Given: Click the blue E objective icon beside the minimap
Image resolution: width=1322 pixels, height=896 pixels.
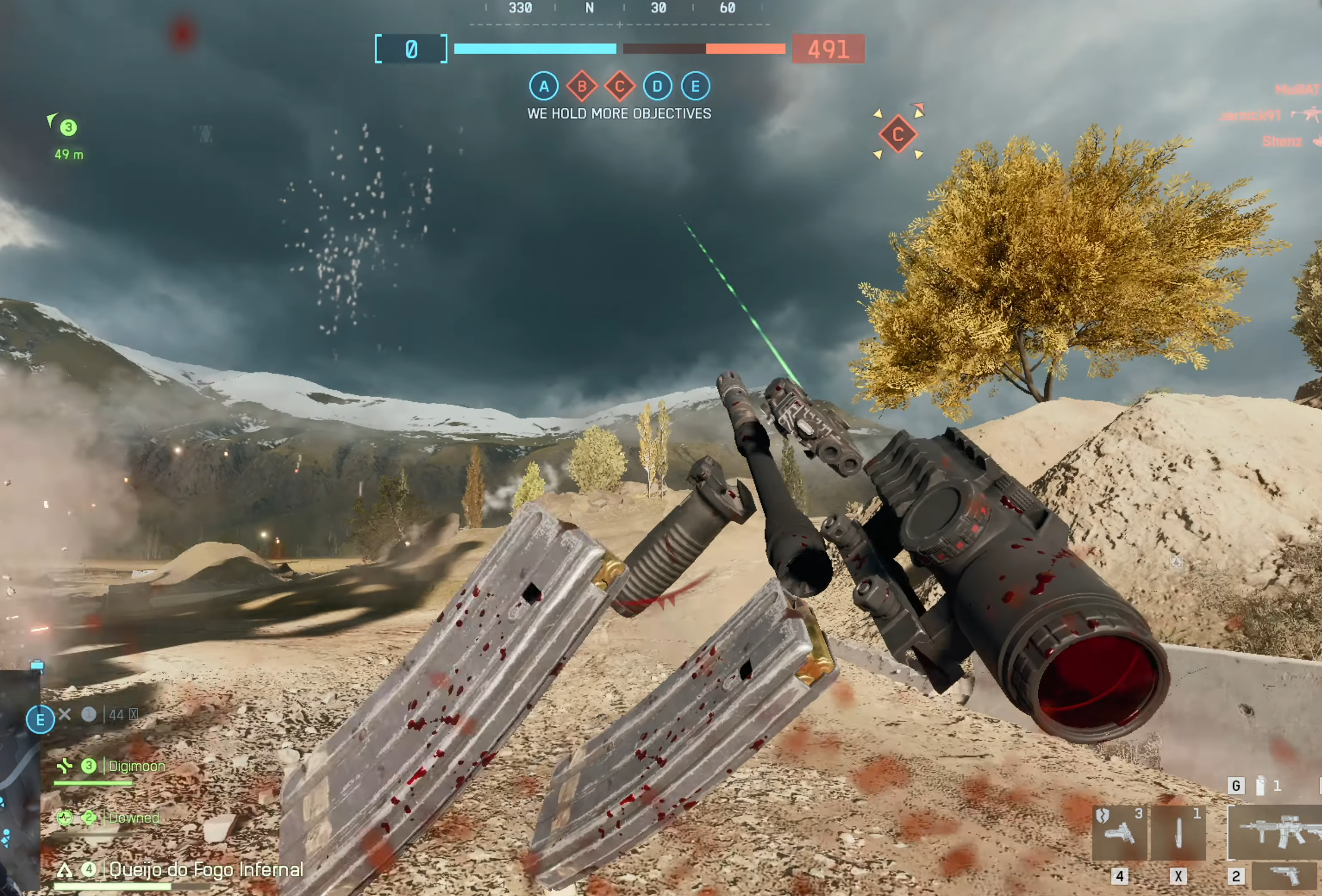Looking at the screenshot, I should [41, 720].
